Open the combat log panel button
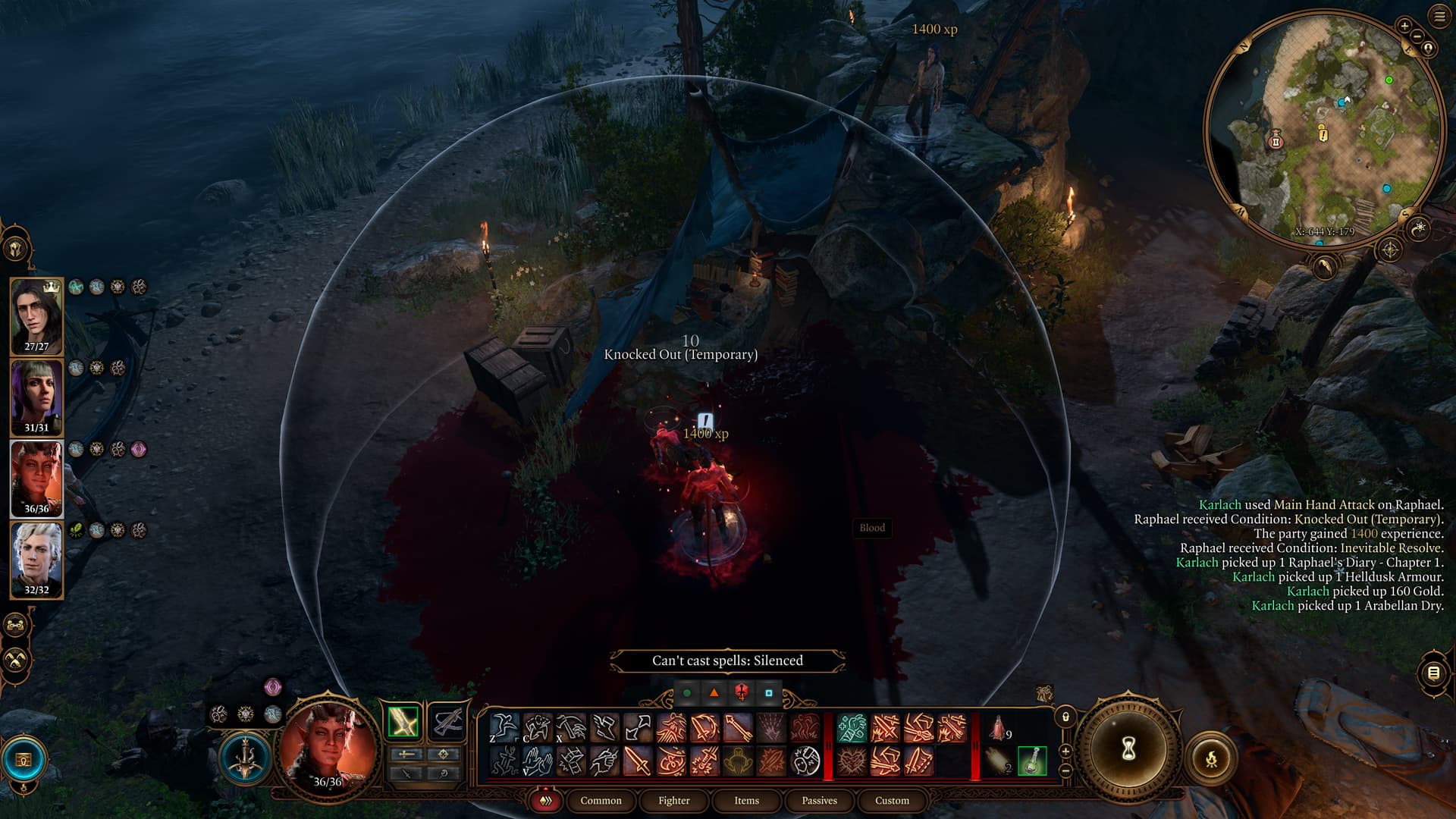 [x=1433, y=673]
